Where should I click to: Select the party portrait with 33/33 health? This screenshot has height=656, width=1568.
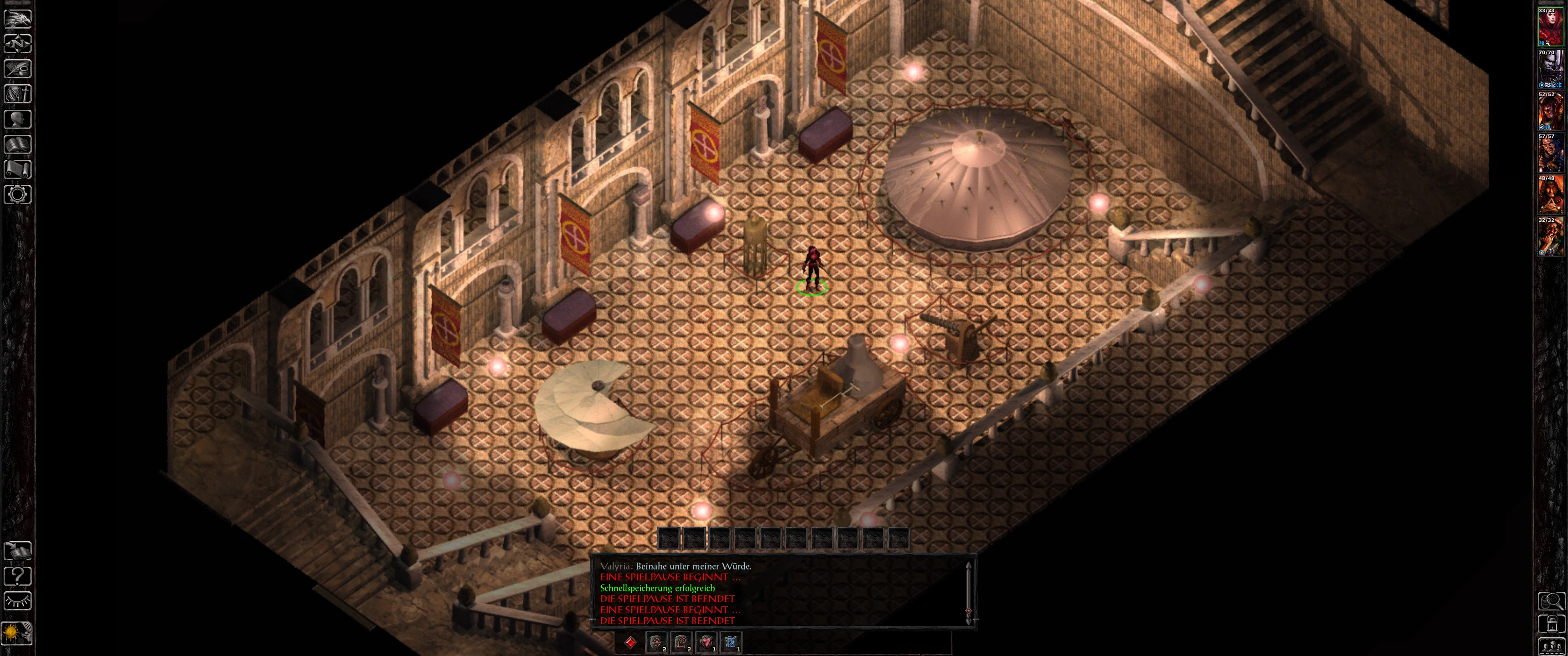(1550, 27)
